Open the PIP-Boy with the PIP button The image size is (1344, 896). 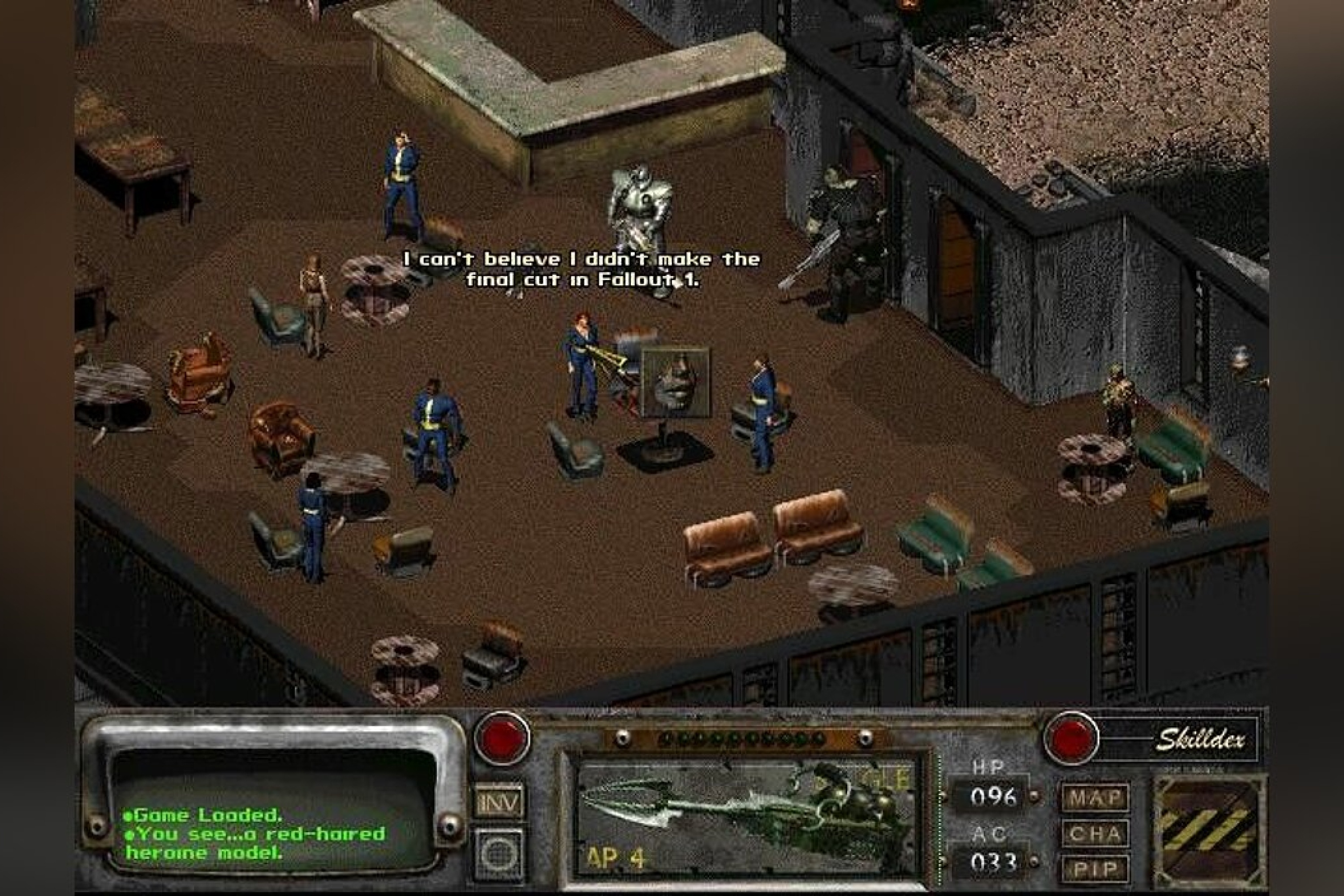click(x=1095, y=869)
